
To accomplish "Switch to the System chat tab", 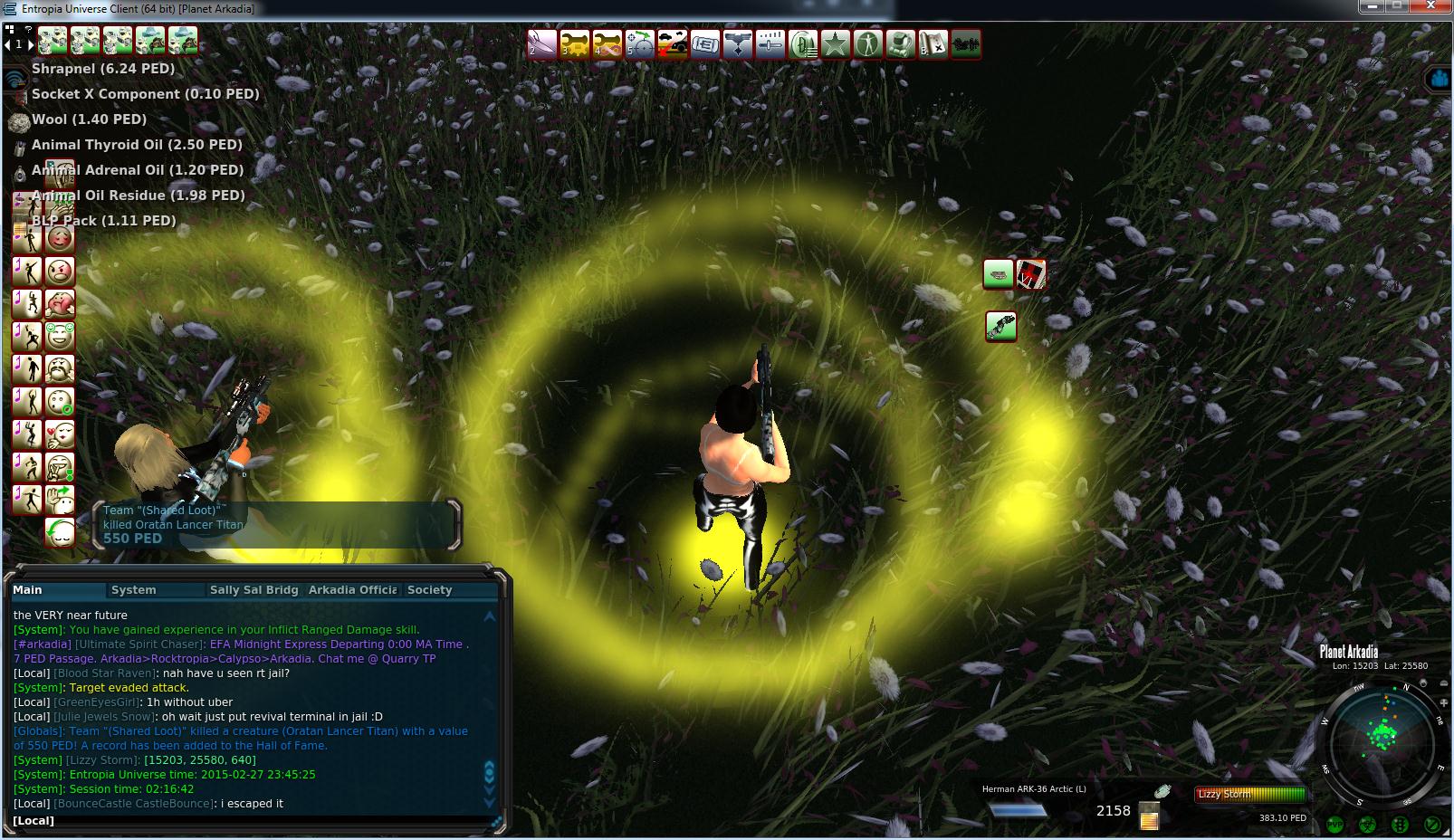I will click(x=134, y=590).
